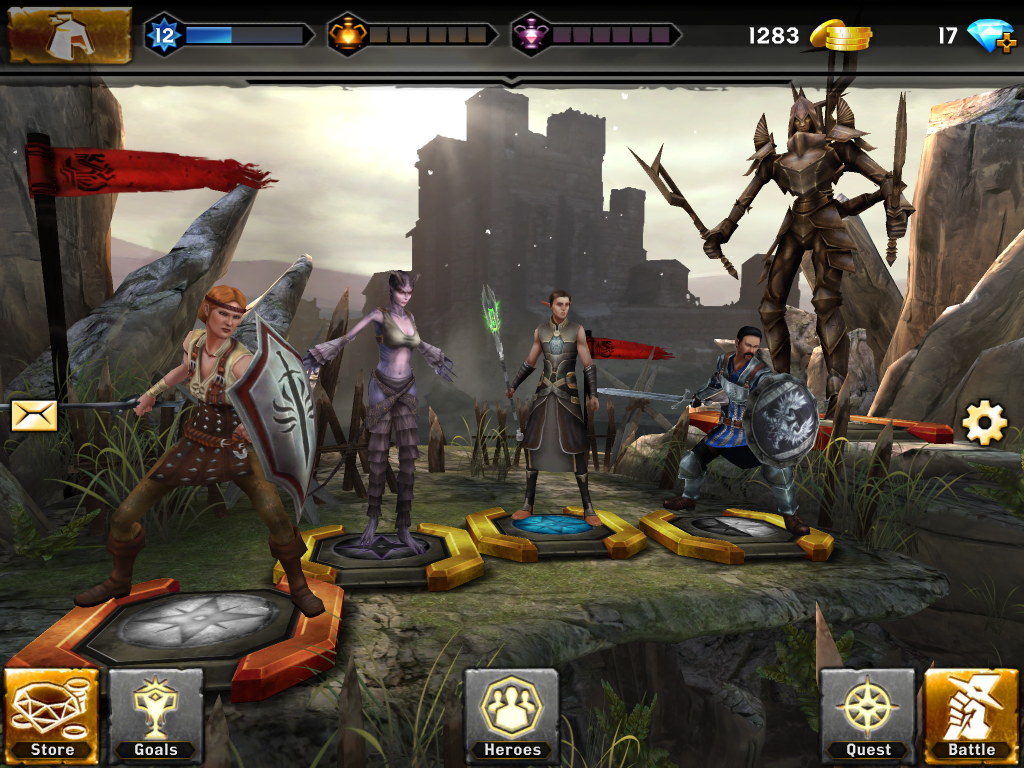
Task: Open settings with the gear icon
Action: pyautogui.click(x=984, y=424)
